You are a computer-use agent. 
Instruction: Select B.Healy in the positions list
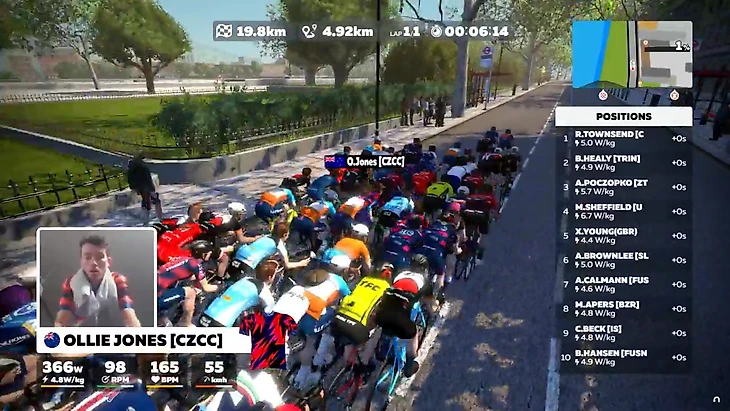tap(623, 162)
